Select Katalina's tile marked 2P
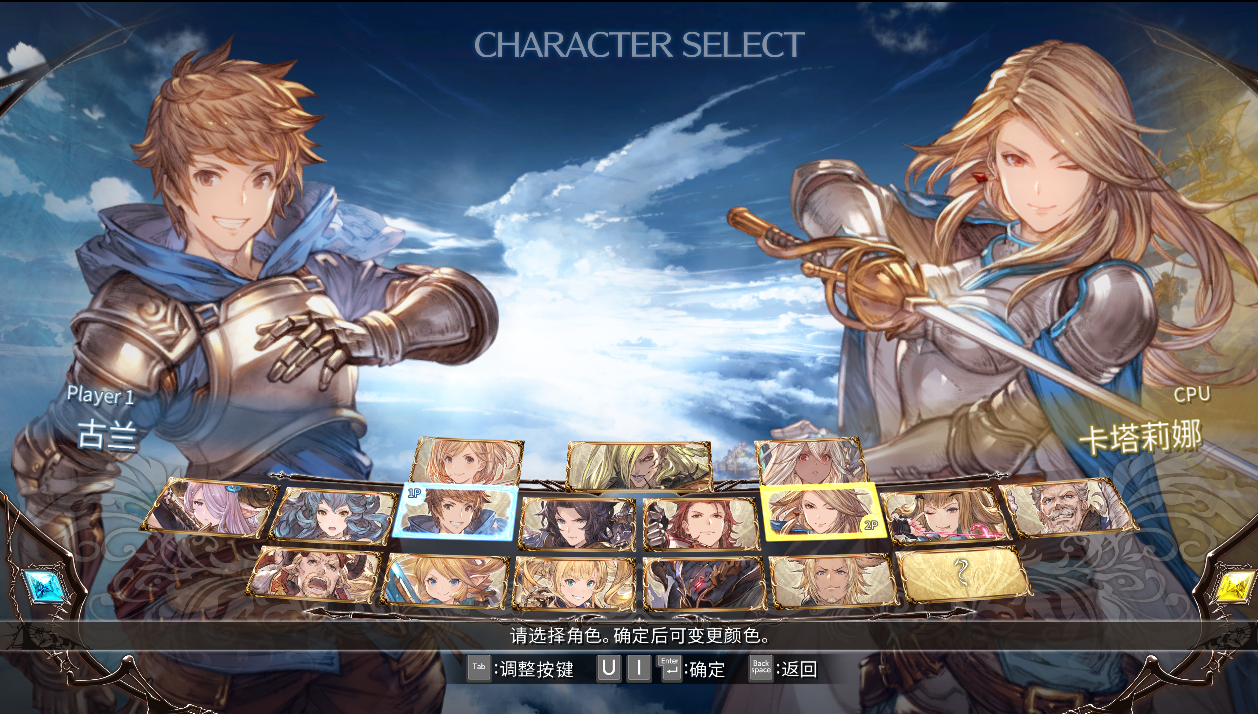Viewport: 1258px width, 714px height. (x=819, y=512)
